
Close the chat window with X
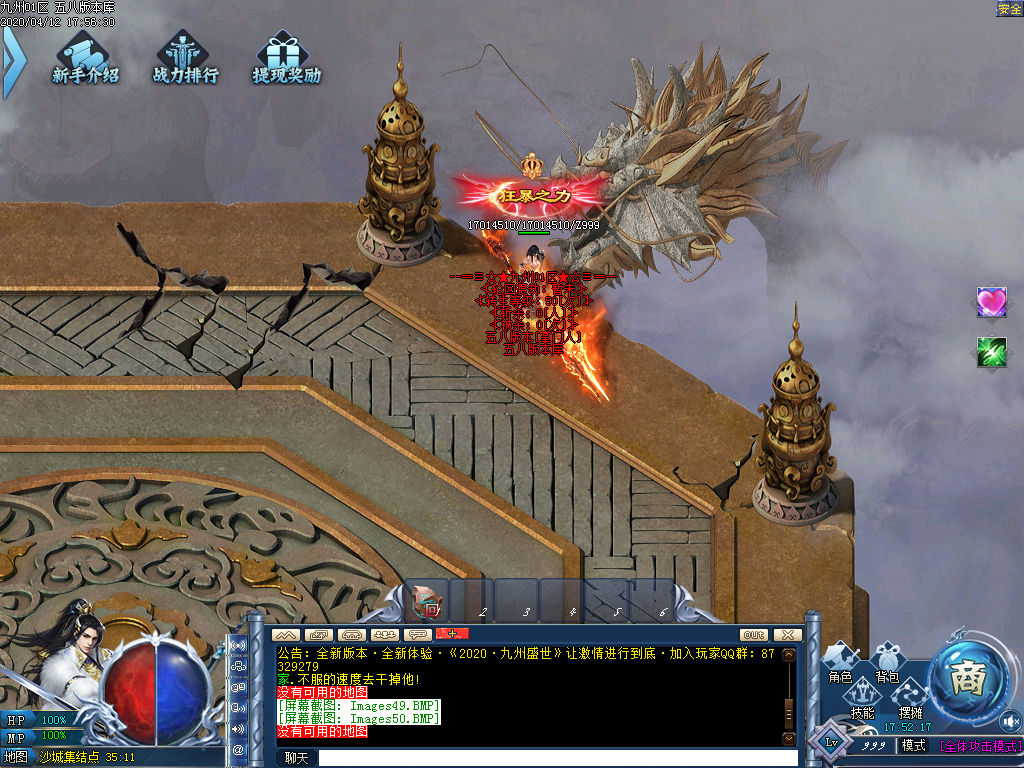(787, 635)
